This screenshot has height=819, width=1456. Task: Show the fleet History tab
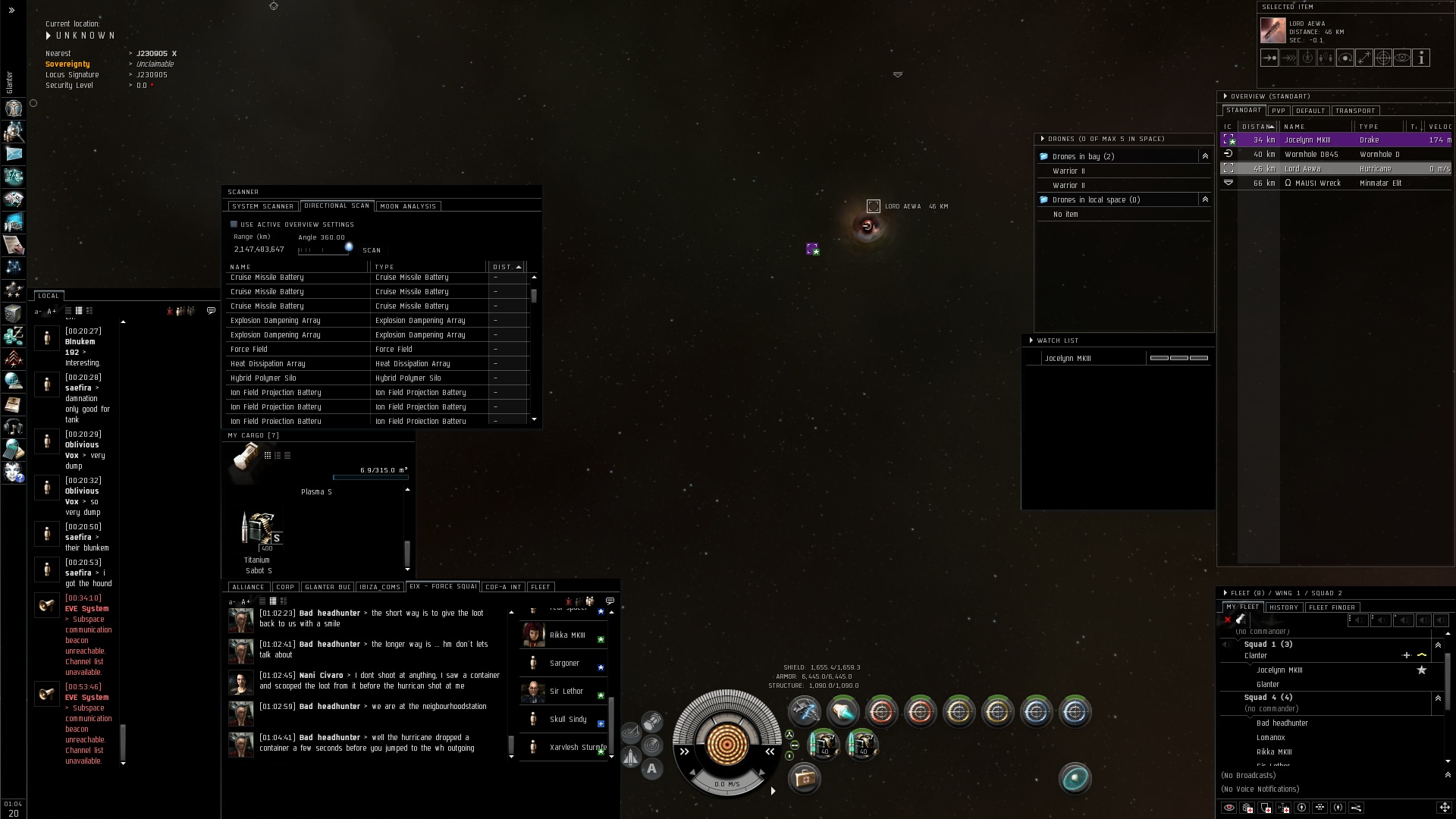pyautogui.click(x=1283, y=607)
